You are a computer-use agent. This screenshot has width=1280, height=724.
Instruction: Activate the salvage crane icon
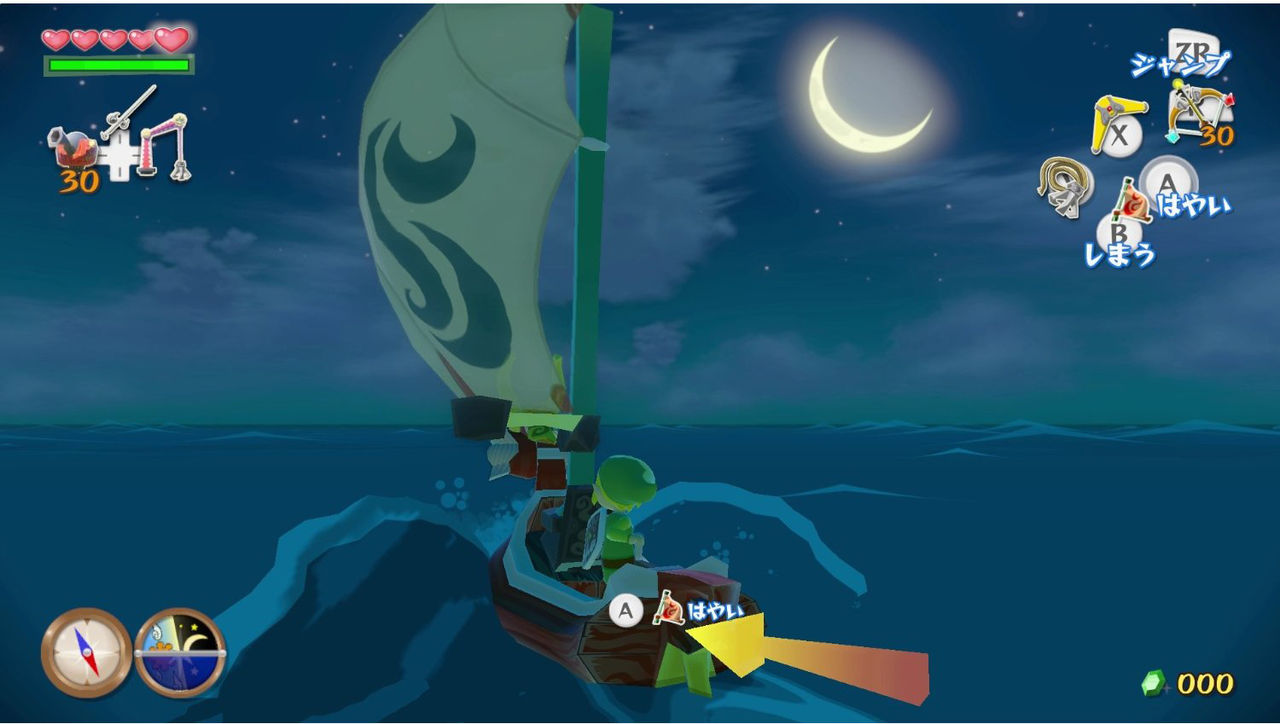tap(167, 146)
